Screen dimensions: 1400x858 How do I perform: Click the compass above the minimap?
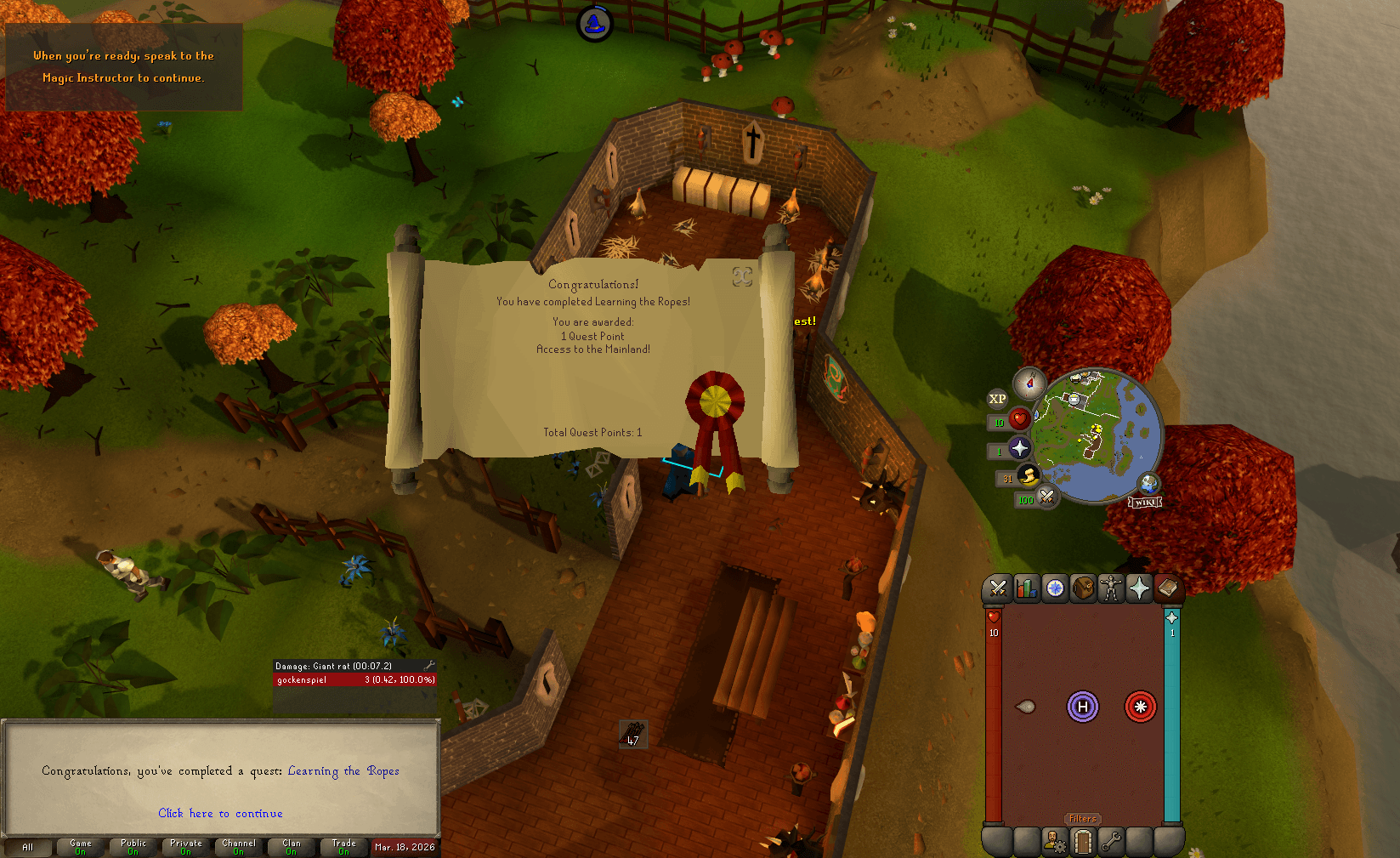(1029, 383)
